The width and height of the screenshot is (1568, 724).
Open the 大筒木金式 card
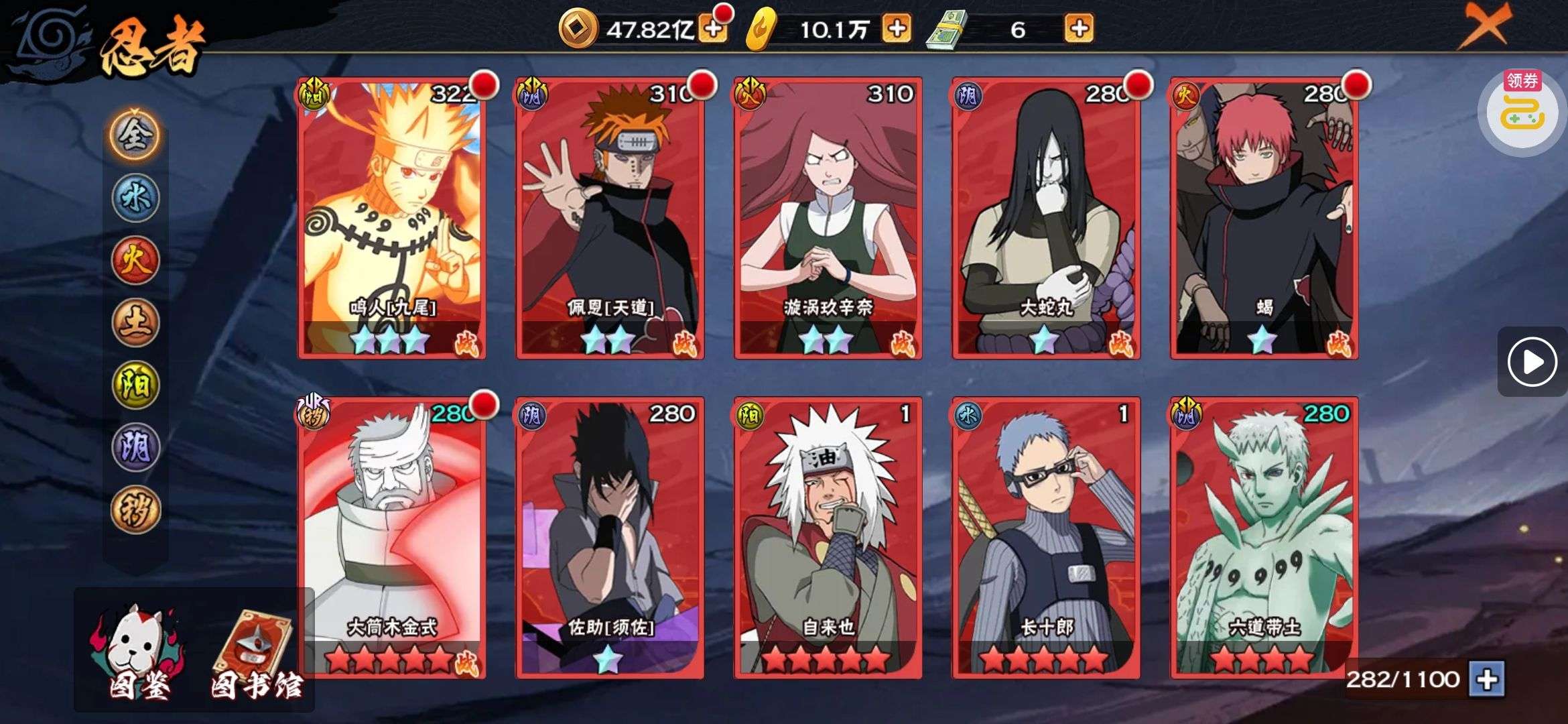tap(392, 538)
